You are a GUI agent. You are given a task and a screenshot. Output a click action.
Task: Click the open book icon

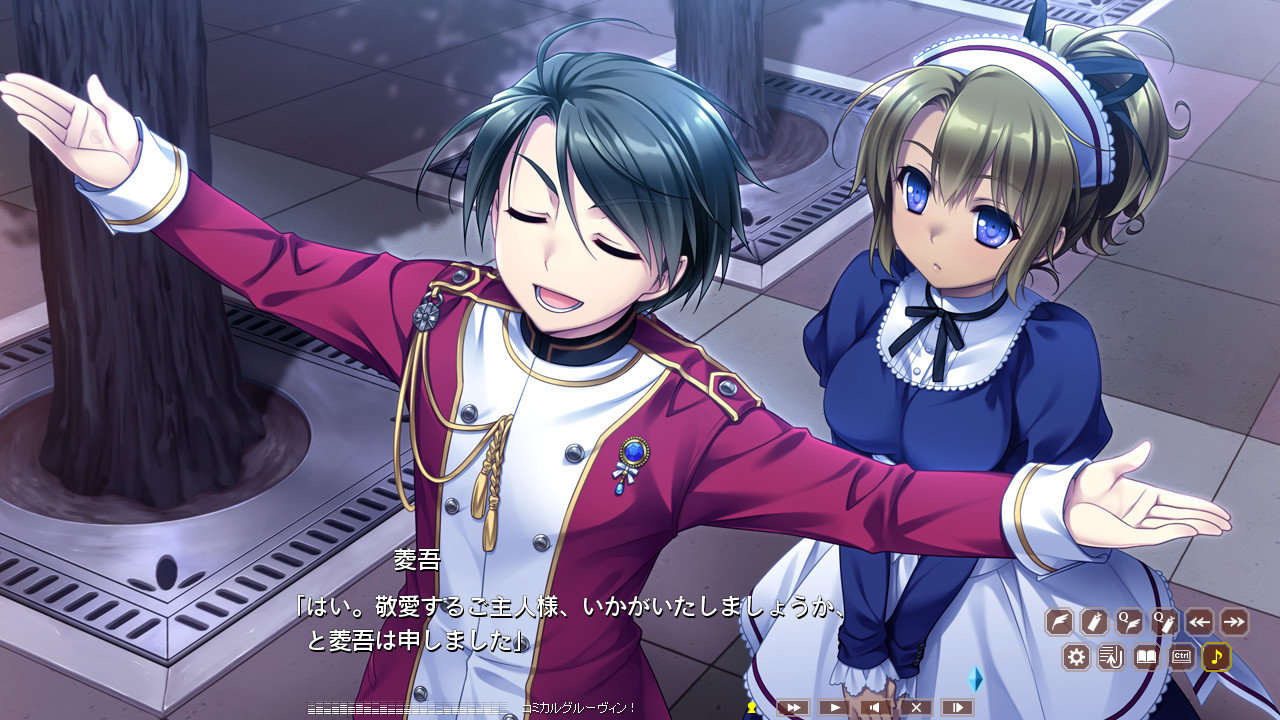point(1146,657)
